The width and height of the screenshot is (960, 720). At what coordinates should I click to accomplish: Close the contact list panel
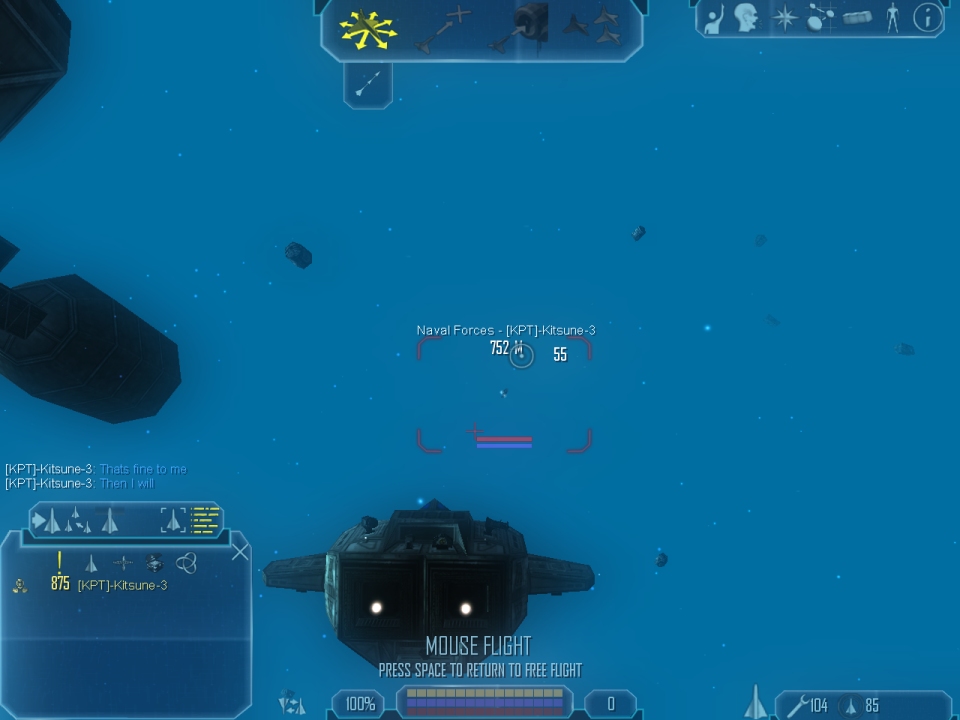[240, 552]
